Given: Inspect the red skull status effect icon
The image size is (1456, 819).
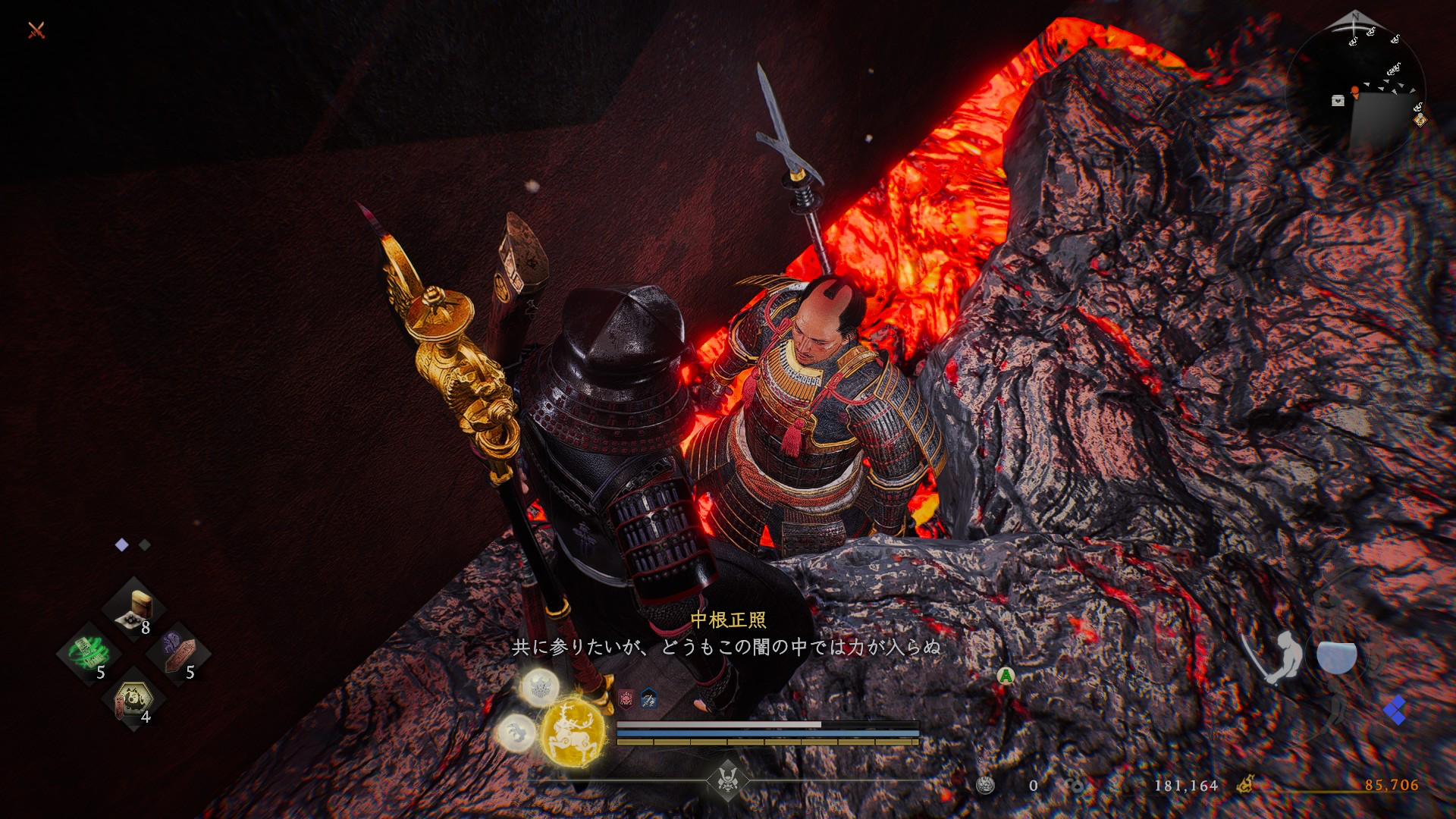Looking at the screenshot, I should (626, 698).
